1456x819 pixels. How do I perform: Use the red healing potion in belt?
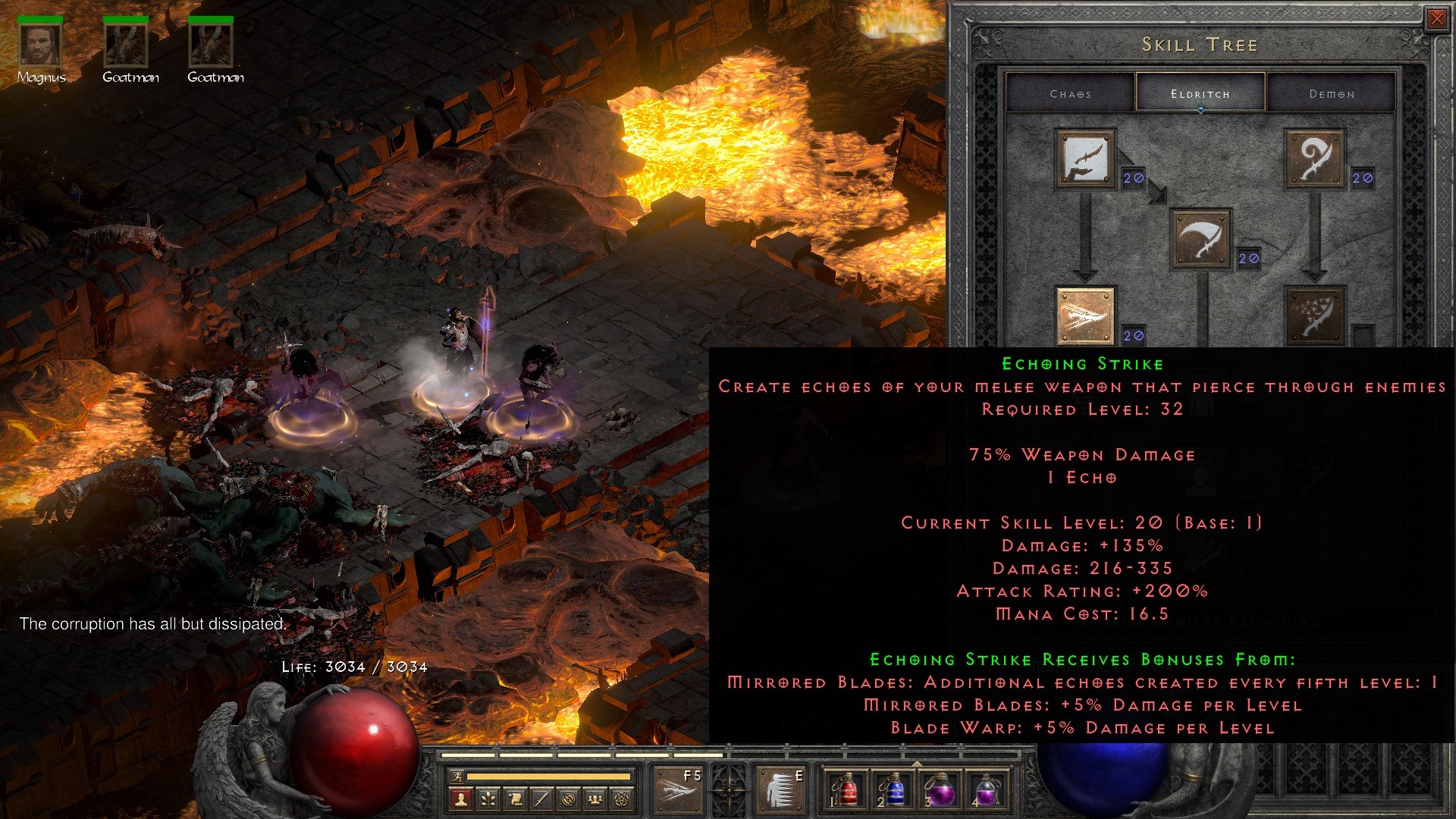click(x=847, y=792)
